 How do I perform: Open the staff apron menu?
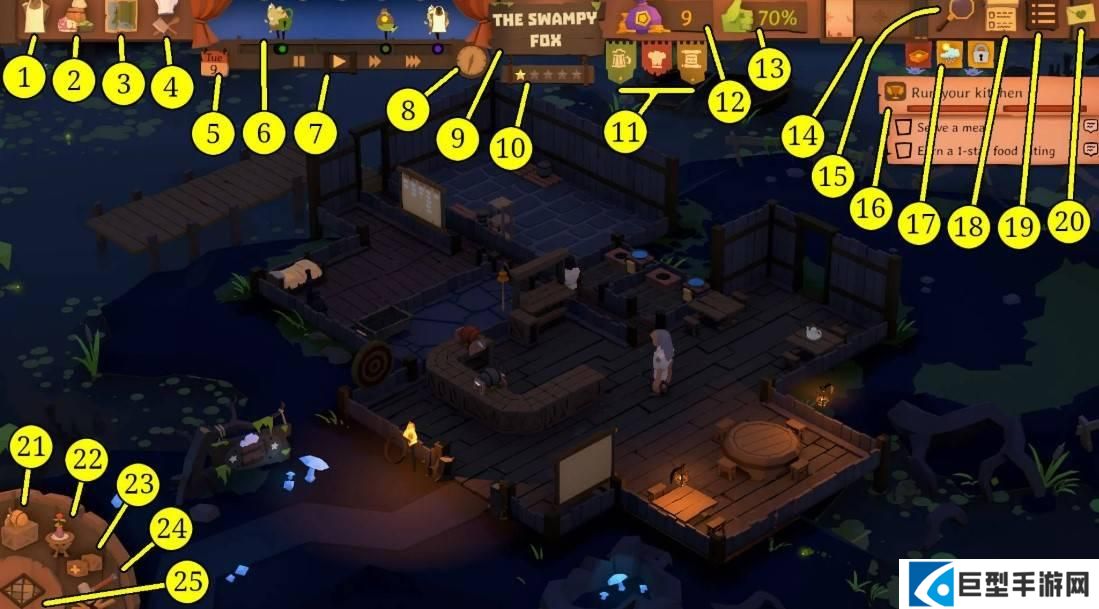click(x=36, y=17)
